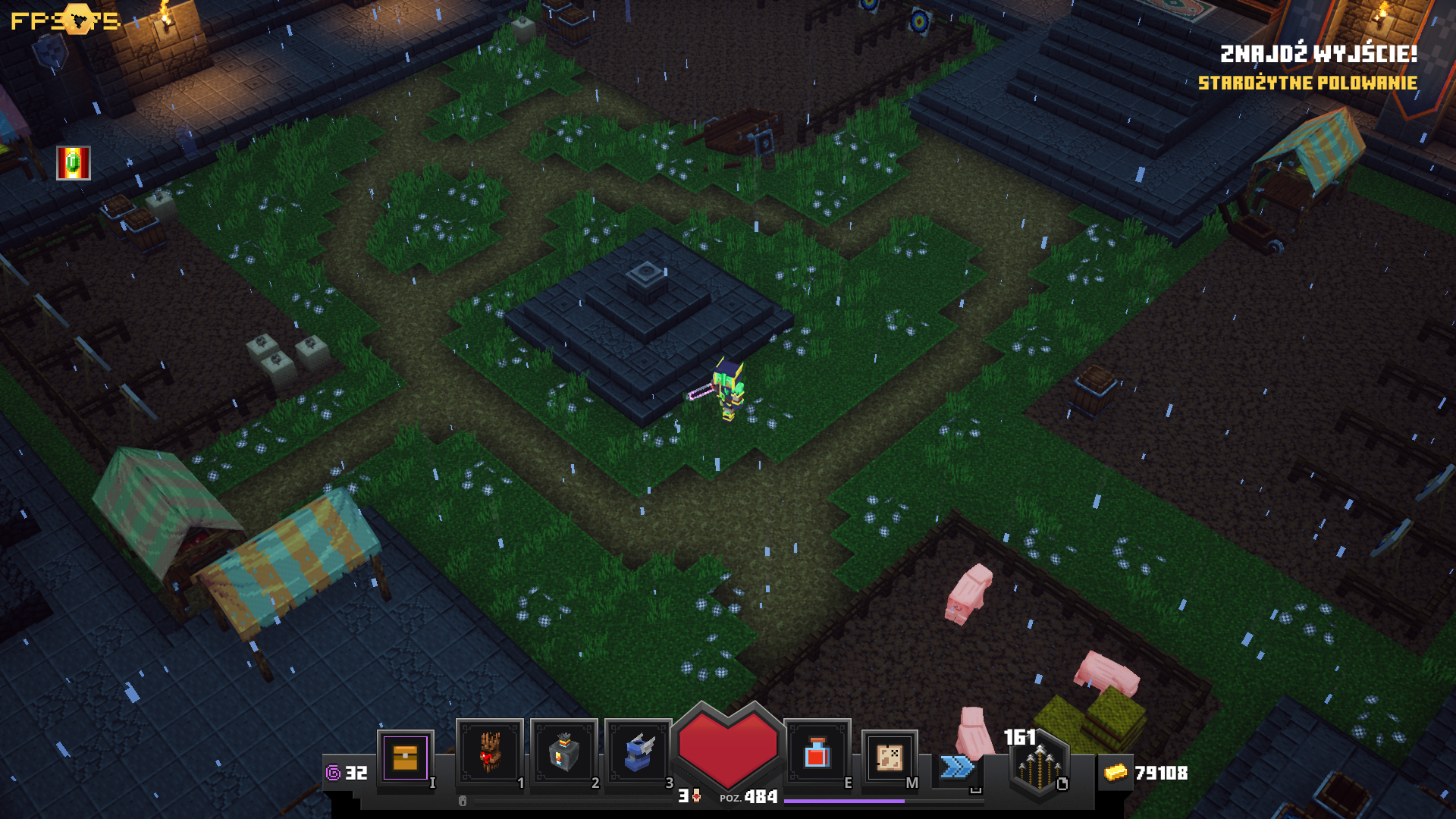The height and width of the screenshot is (819, 1456).
Task: Activate the blue winged boots artifact
Action: coord(638,752)
